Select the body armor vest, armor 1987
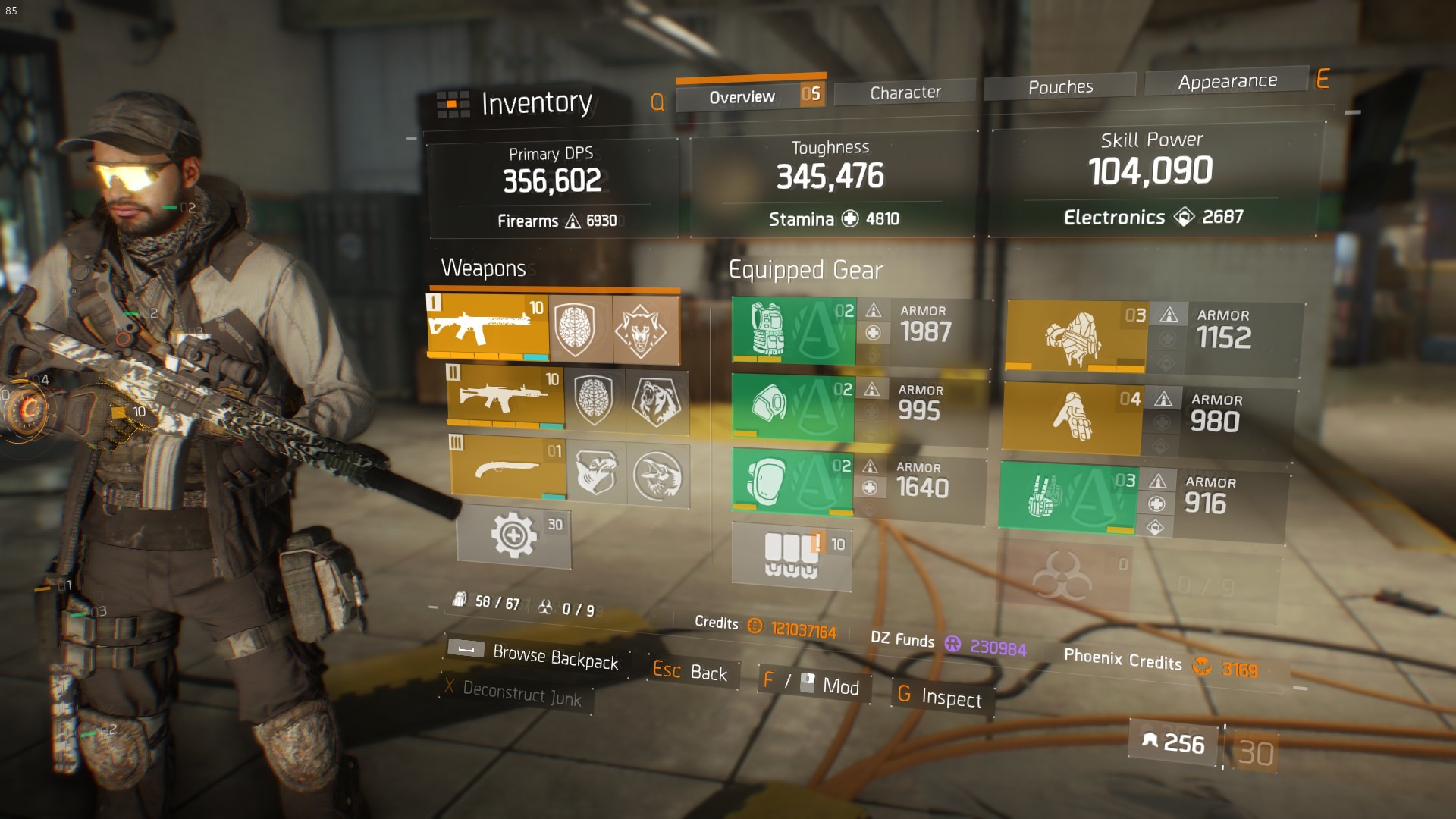 tap(793, 331)
